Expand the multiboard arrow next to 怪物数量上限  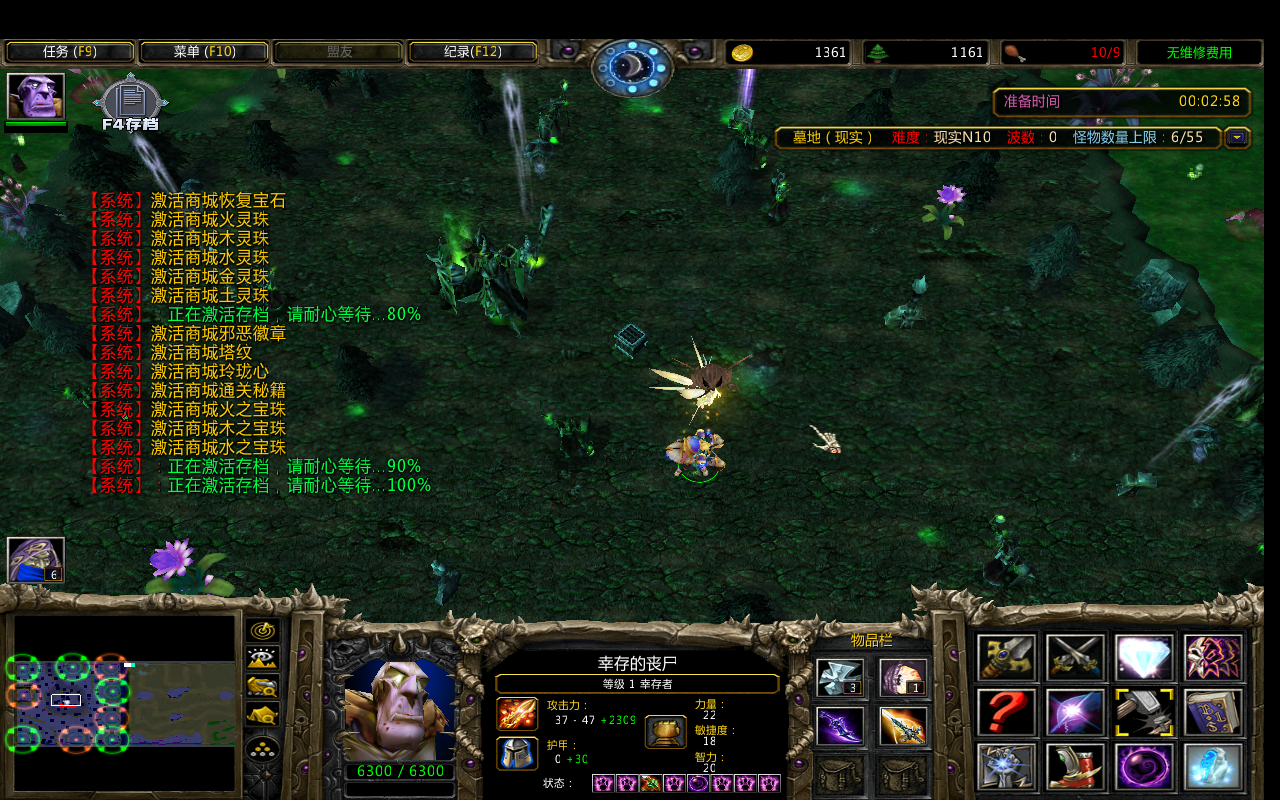click(x=1237, y=138)
